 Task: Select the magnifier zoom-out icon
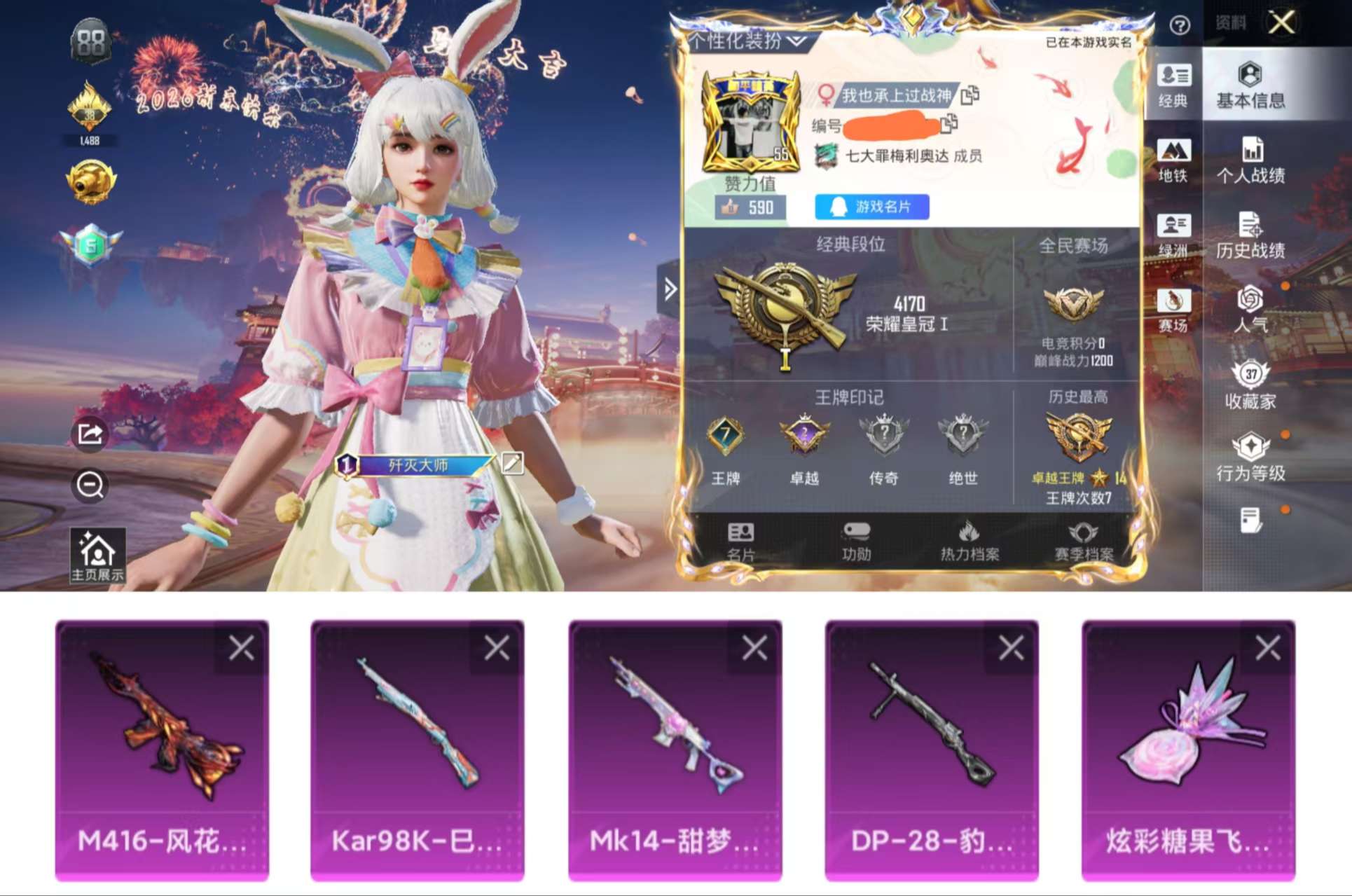tap(90, 487)
